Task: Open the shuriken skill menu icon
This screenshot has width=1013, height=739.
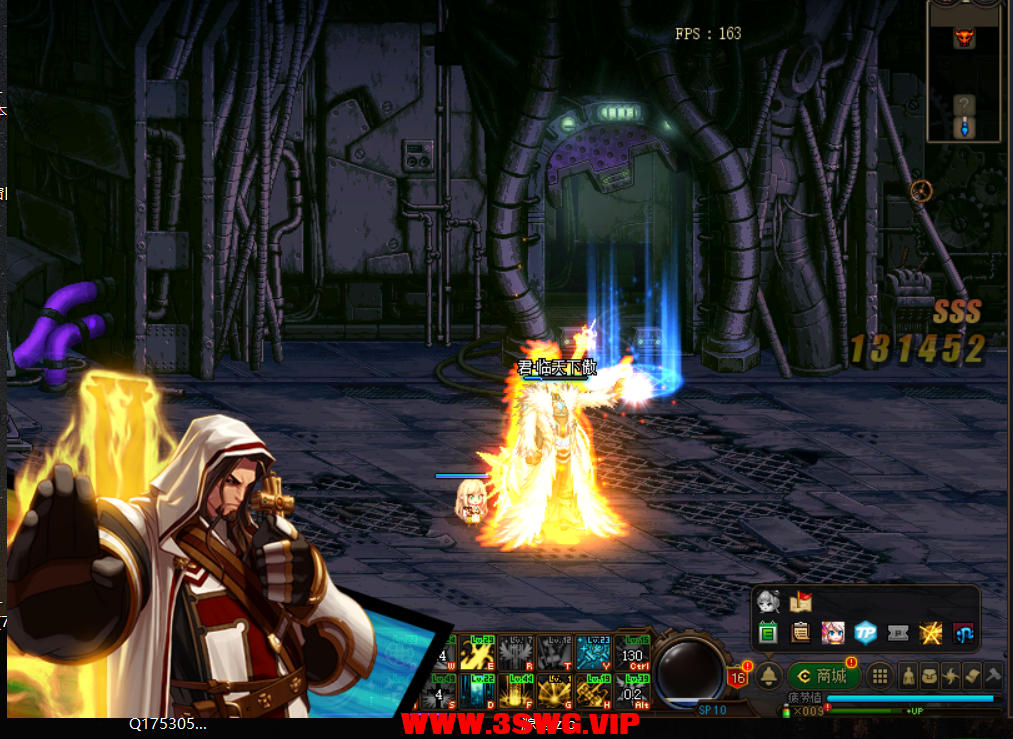Action: (952, 676)
